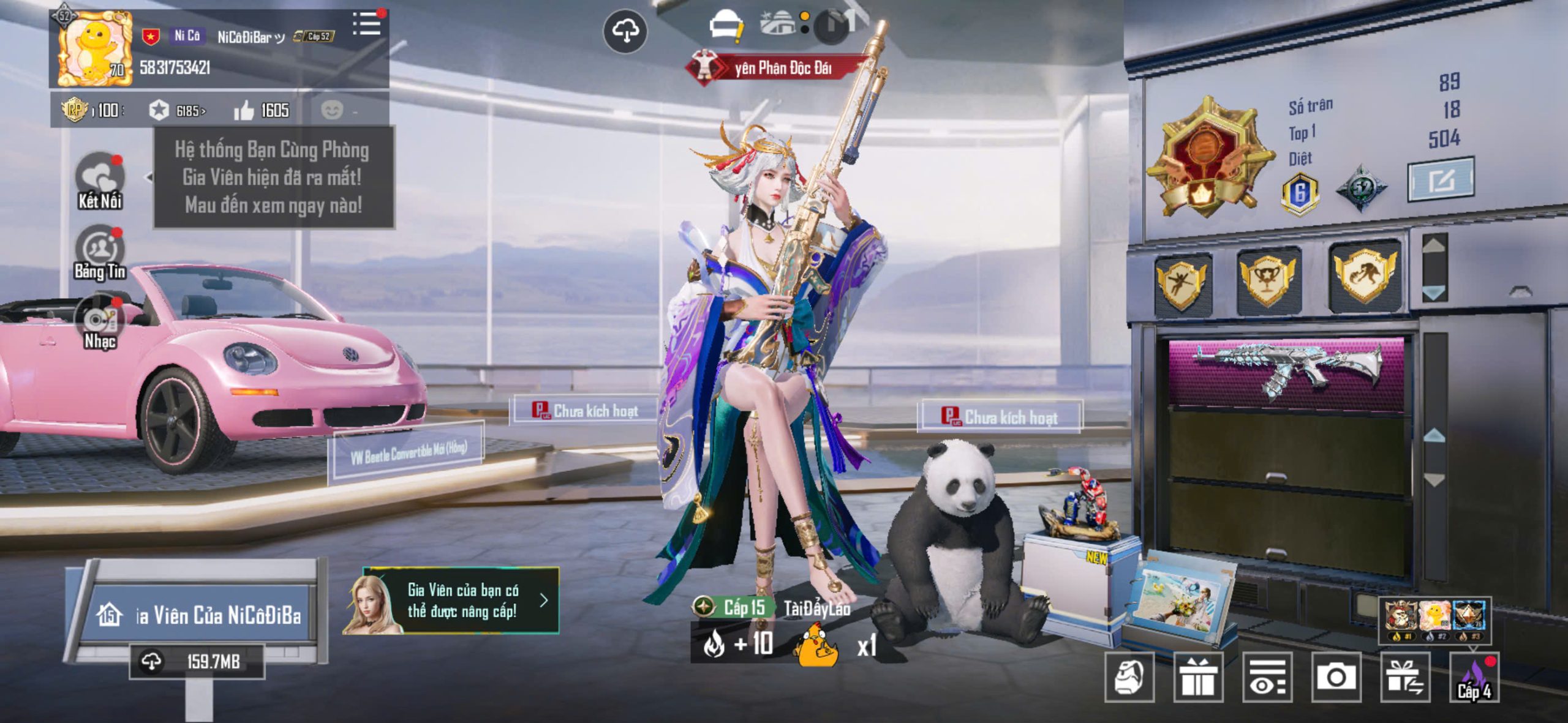Viewport: 1568px width, 723px height.
Task: Tap the cloud download icon at top
Action: [625, 31]
